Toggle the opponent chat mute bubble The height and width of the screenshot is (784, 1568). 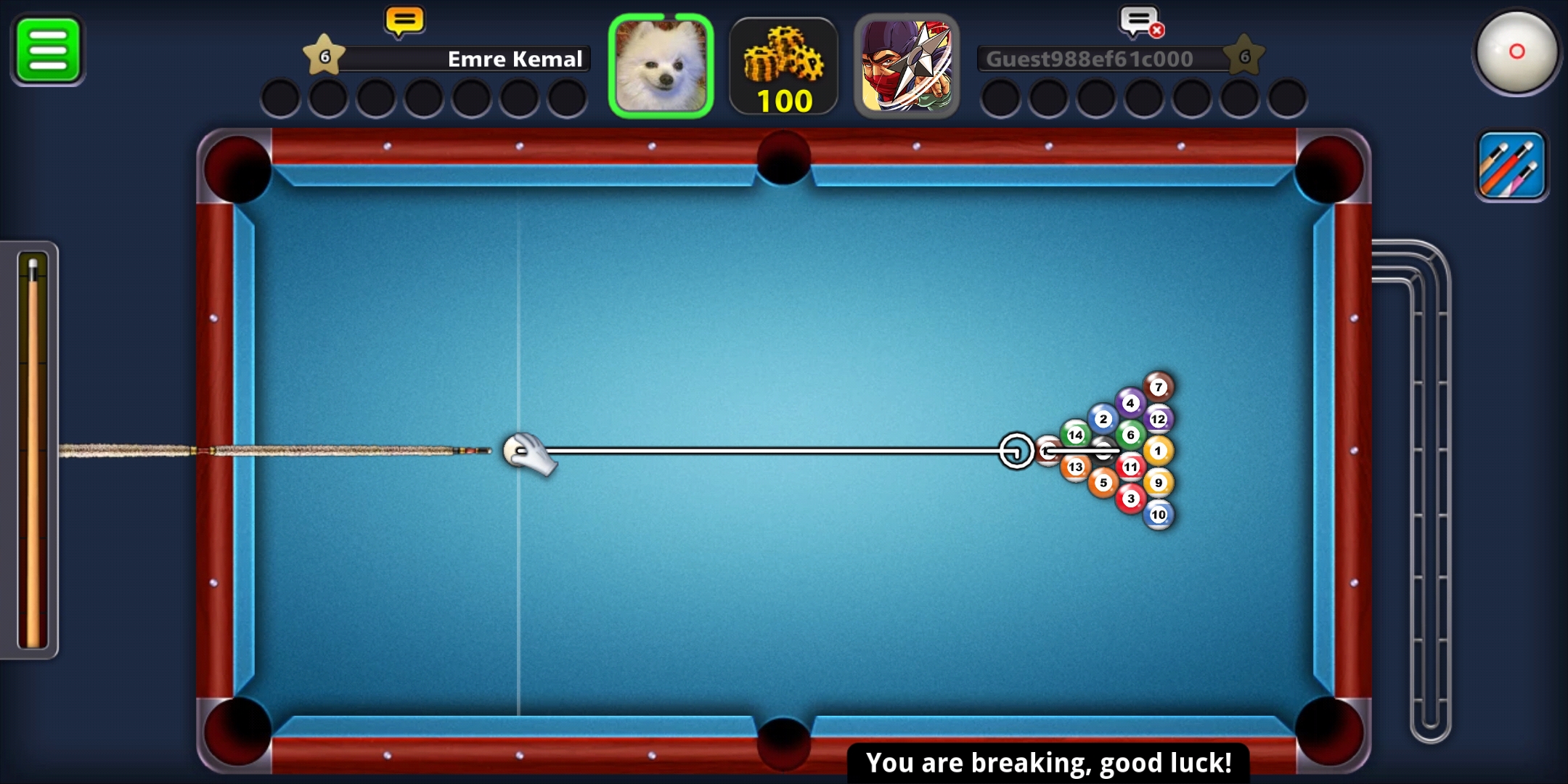point(1140,22)
